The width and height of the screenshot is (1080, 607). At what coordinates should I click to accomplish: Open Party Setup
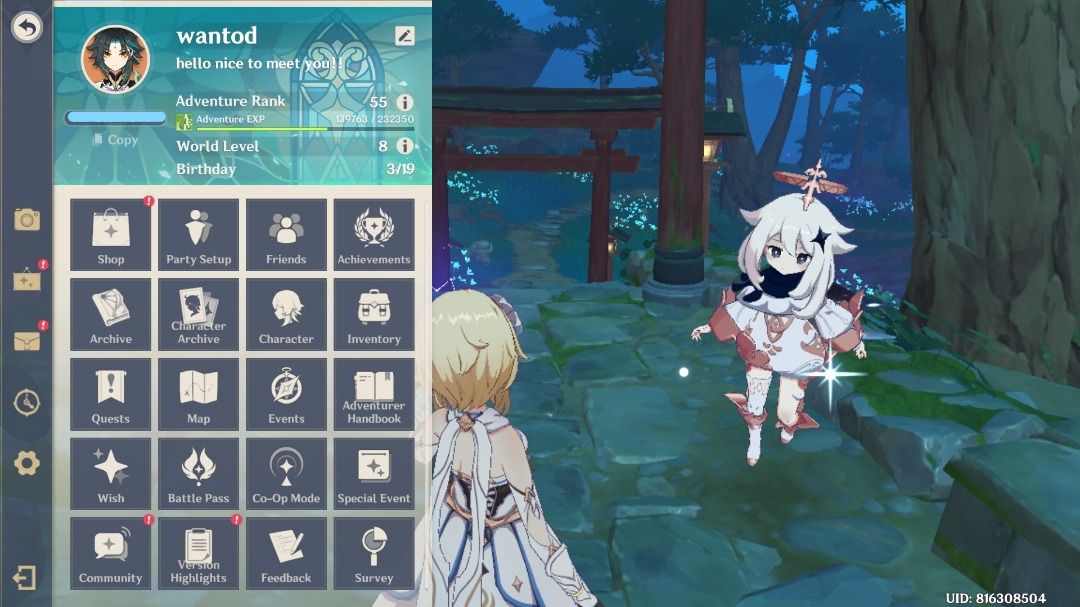(198, 235)
